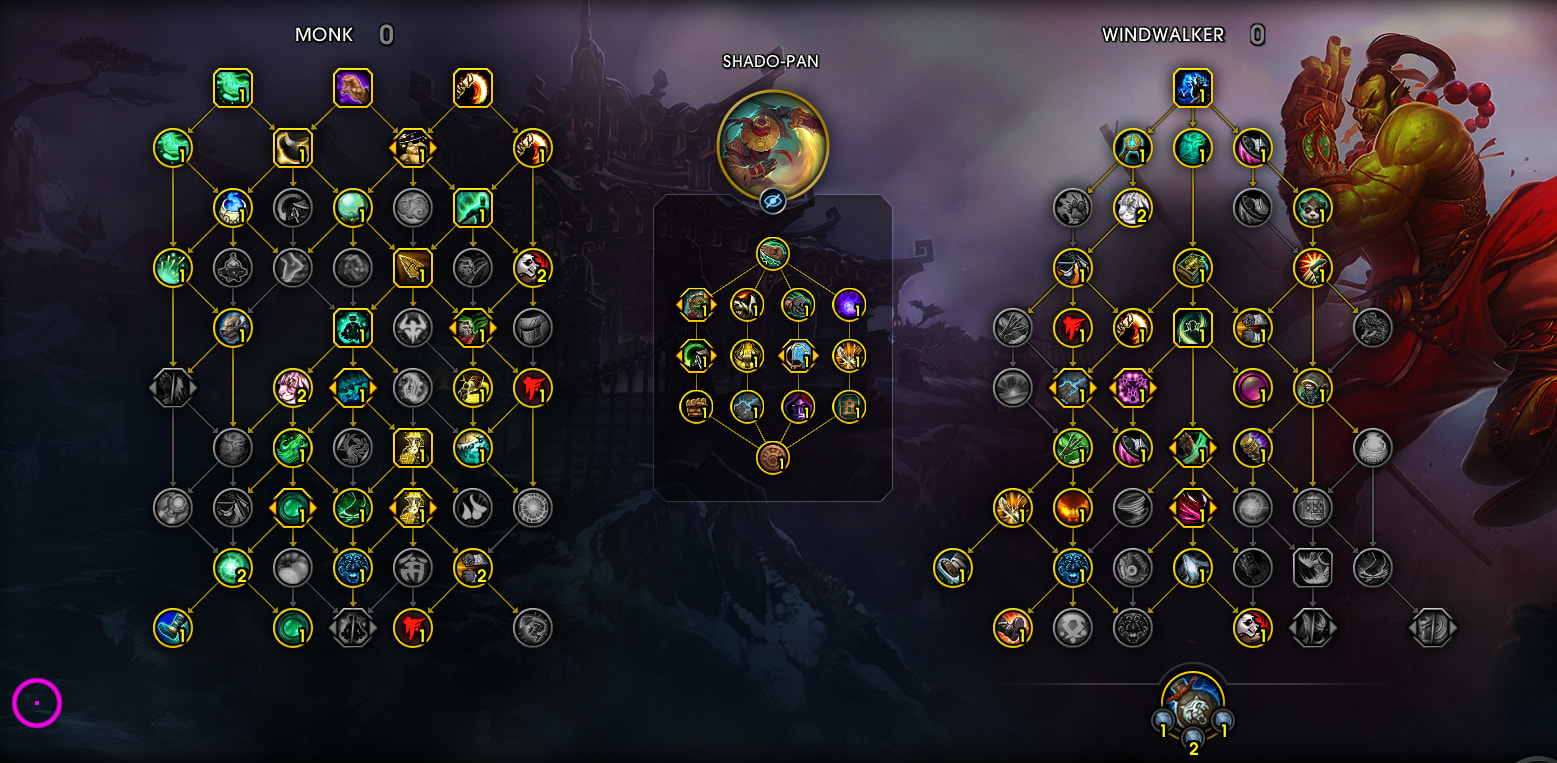Pick the square flaming kick talent atop Monk tree

click(x=473, y=88)
